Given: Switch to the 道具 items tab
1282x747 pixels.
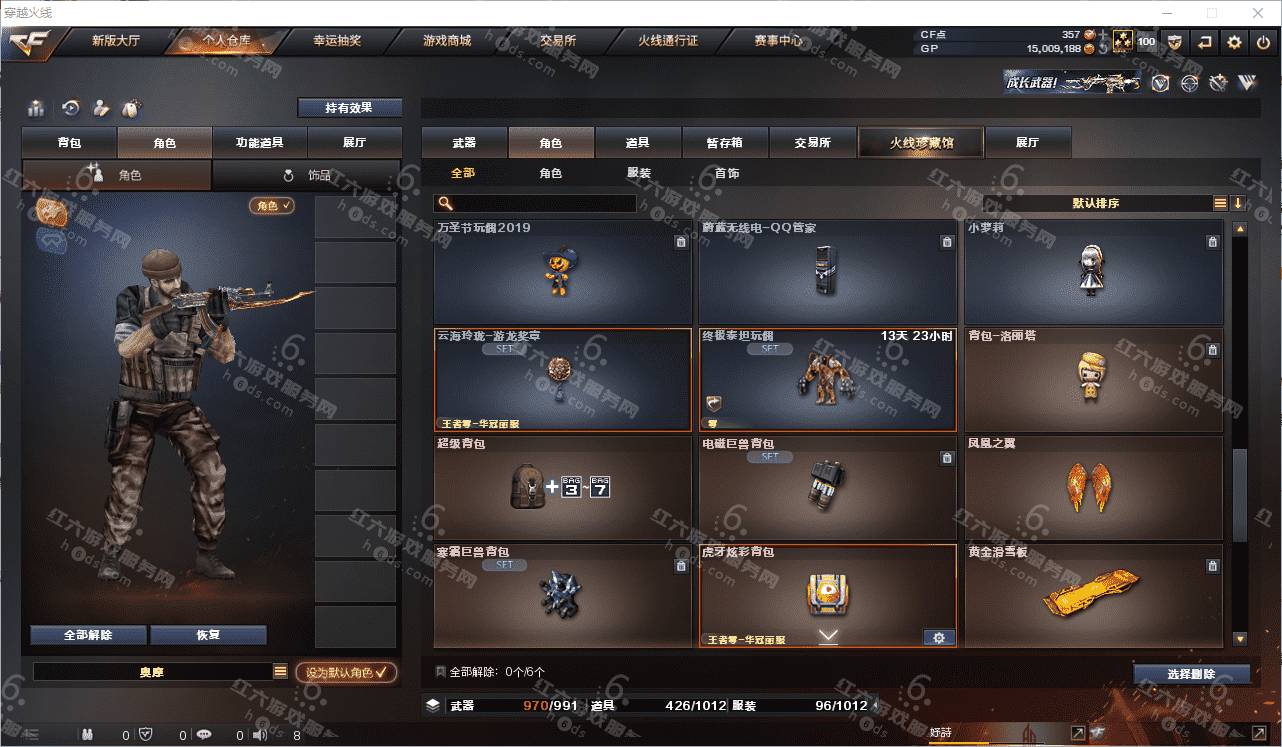Looking at the screenshot, I should click(638, 143).
